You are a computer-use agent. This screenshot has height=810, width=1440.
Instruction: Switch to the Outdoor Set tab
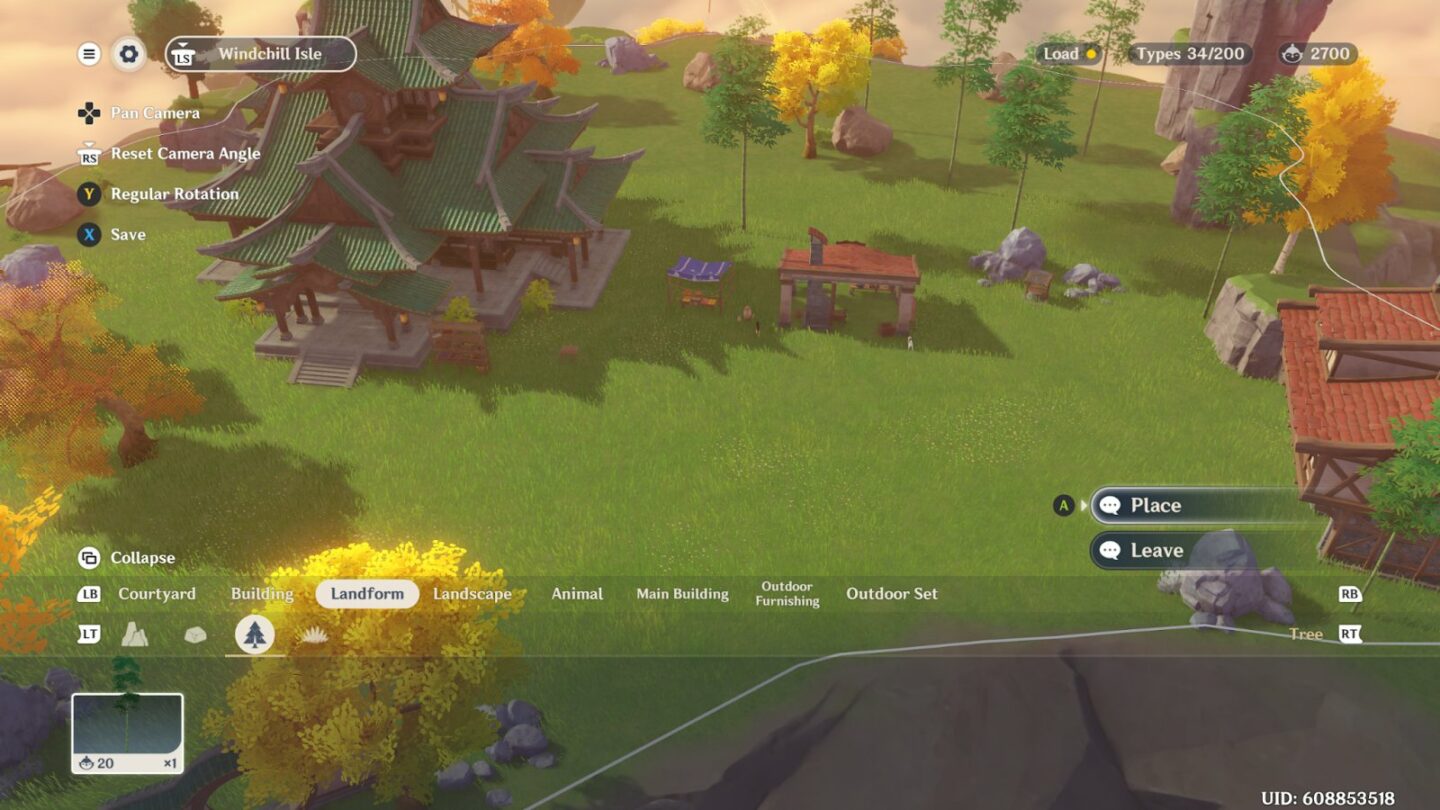[x=892, y=594]
